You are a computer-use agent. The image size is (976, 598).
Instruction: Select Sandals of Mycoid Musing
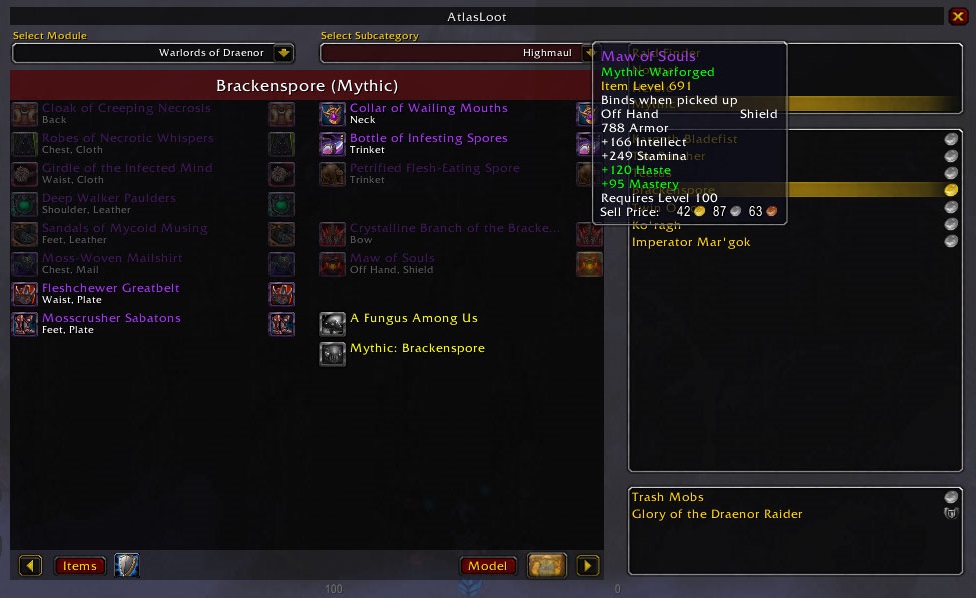124,229
